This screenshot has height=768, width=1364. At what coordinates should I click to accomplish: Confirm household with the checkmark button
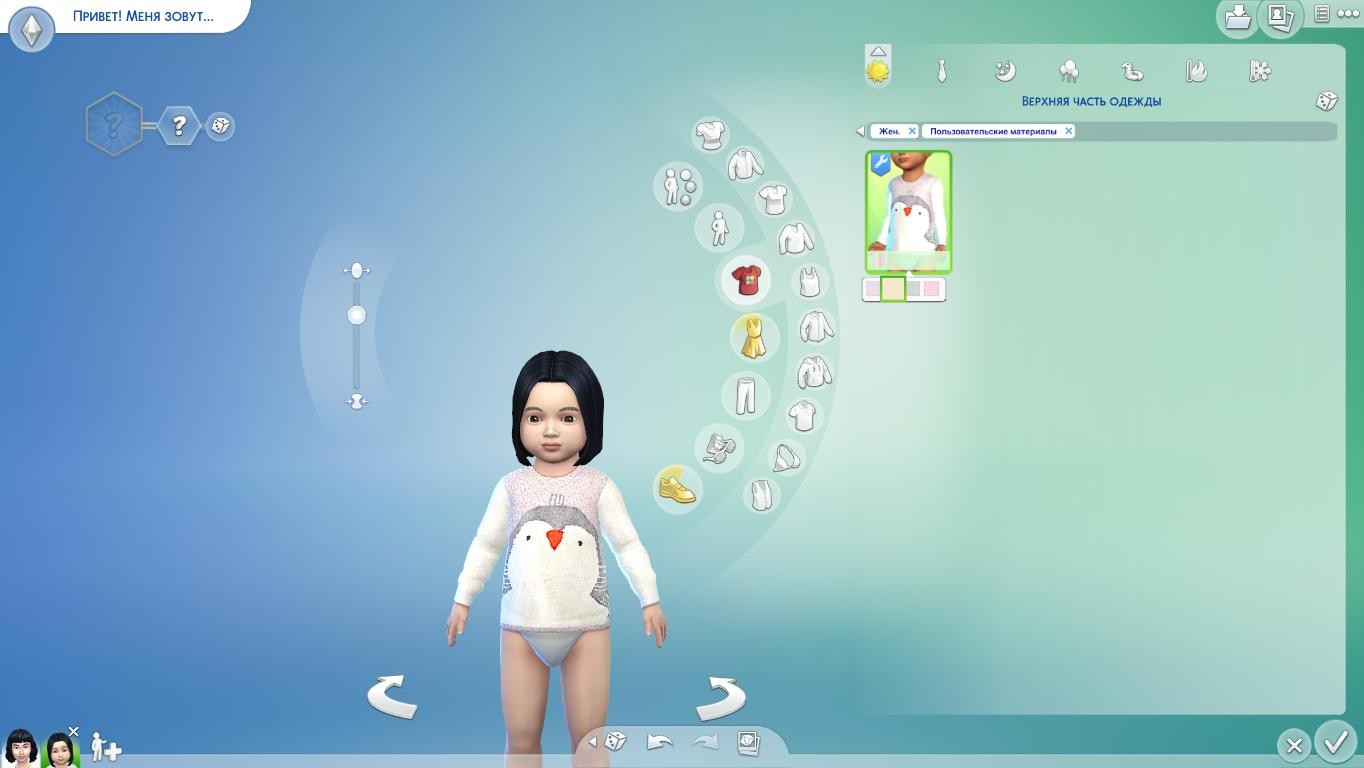(x=1335, y=742)
